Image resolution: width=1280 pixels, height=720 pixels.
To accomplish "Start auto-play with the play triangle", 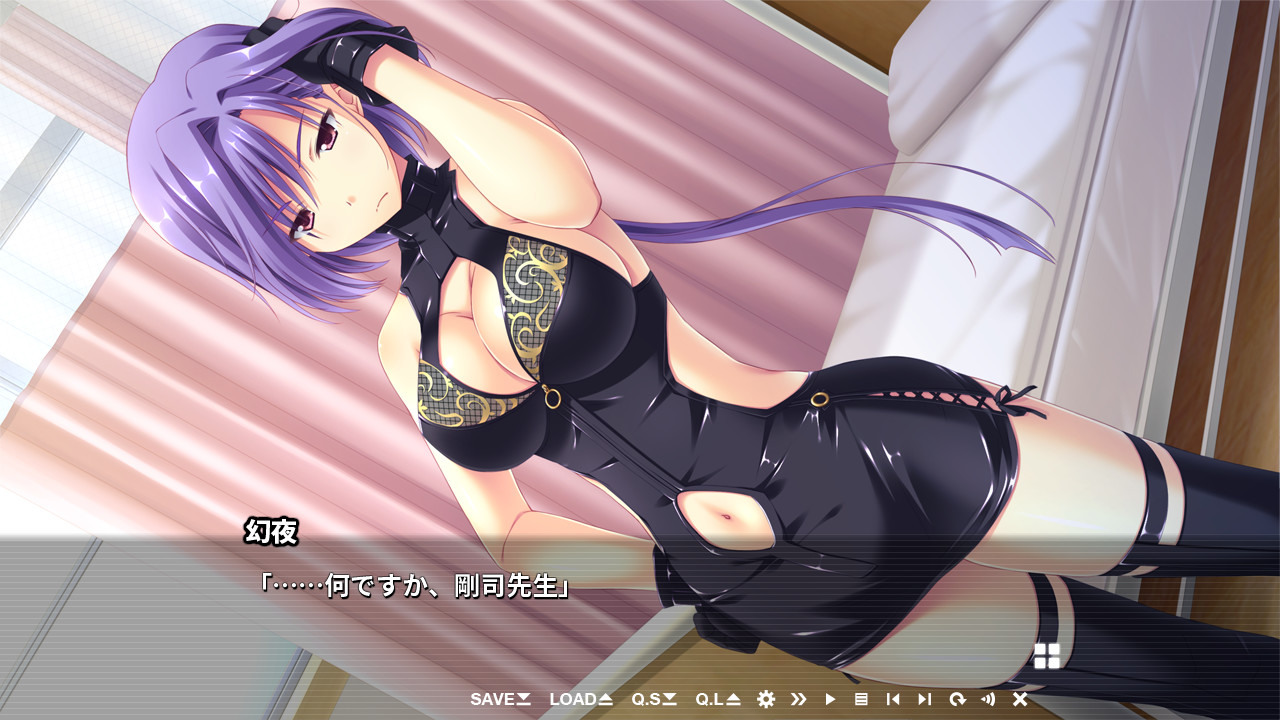I will [830, 699].
